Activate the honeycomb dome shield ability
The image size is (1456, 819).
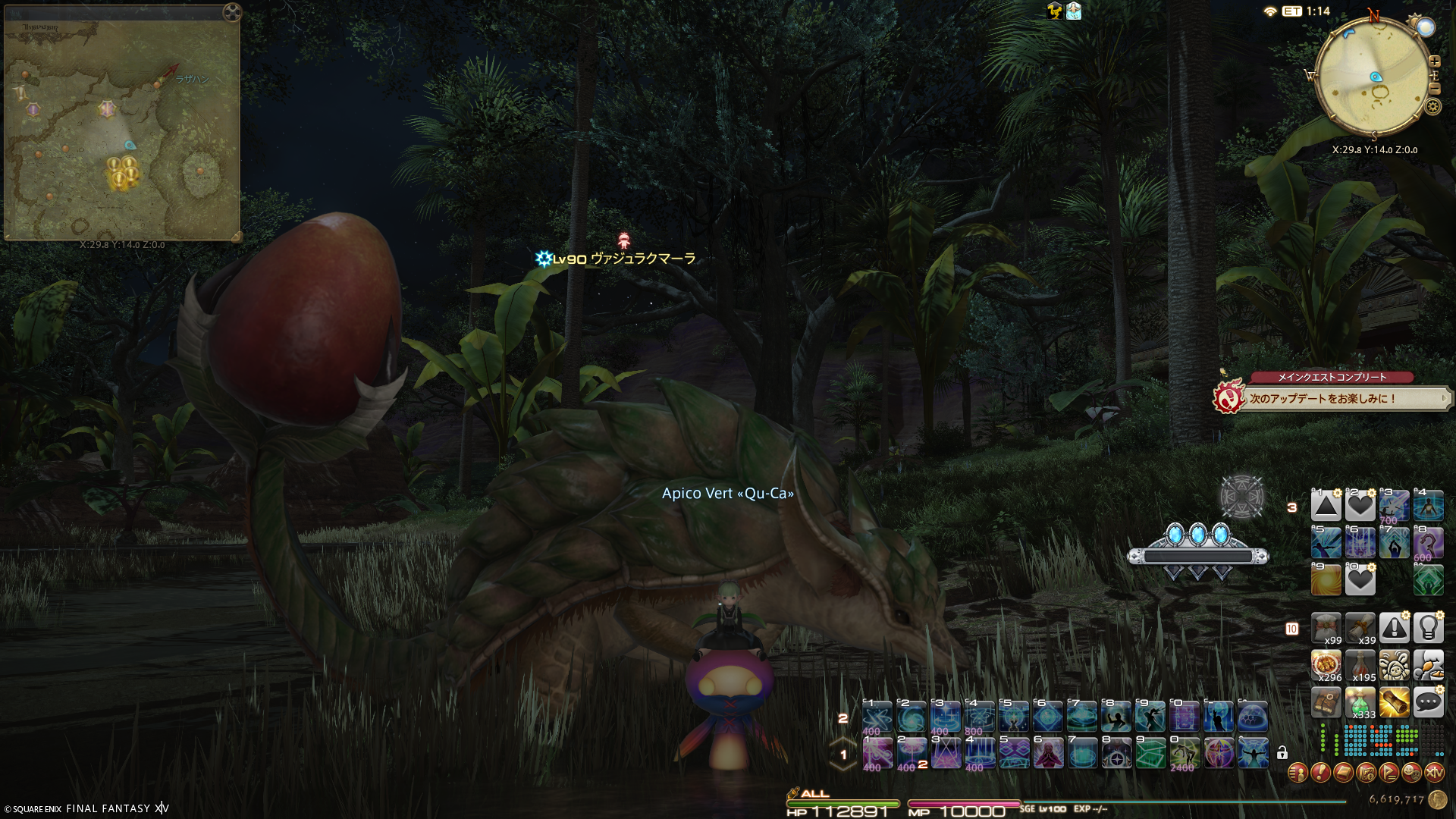pyautogui.click(x=1252, y=717)
